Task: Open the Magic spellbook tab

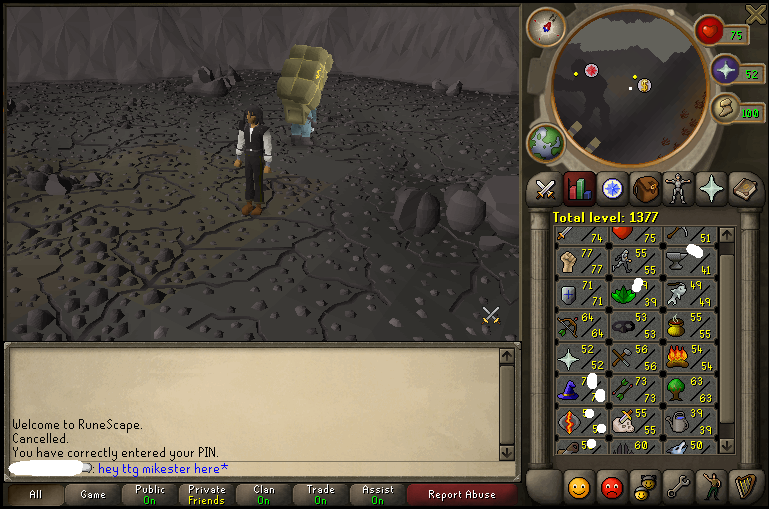Action: click(x=745, y=187)
